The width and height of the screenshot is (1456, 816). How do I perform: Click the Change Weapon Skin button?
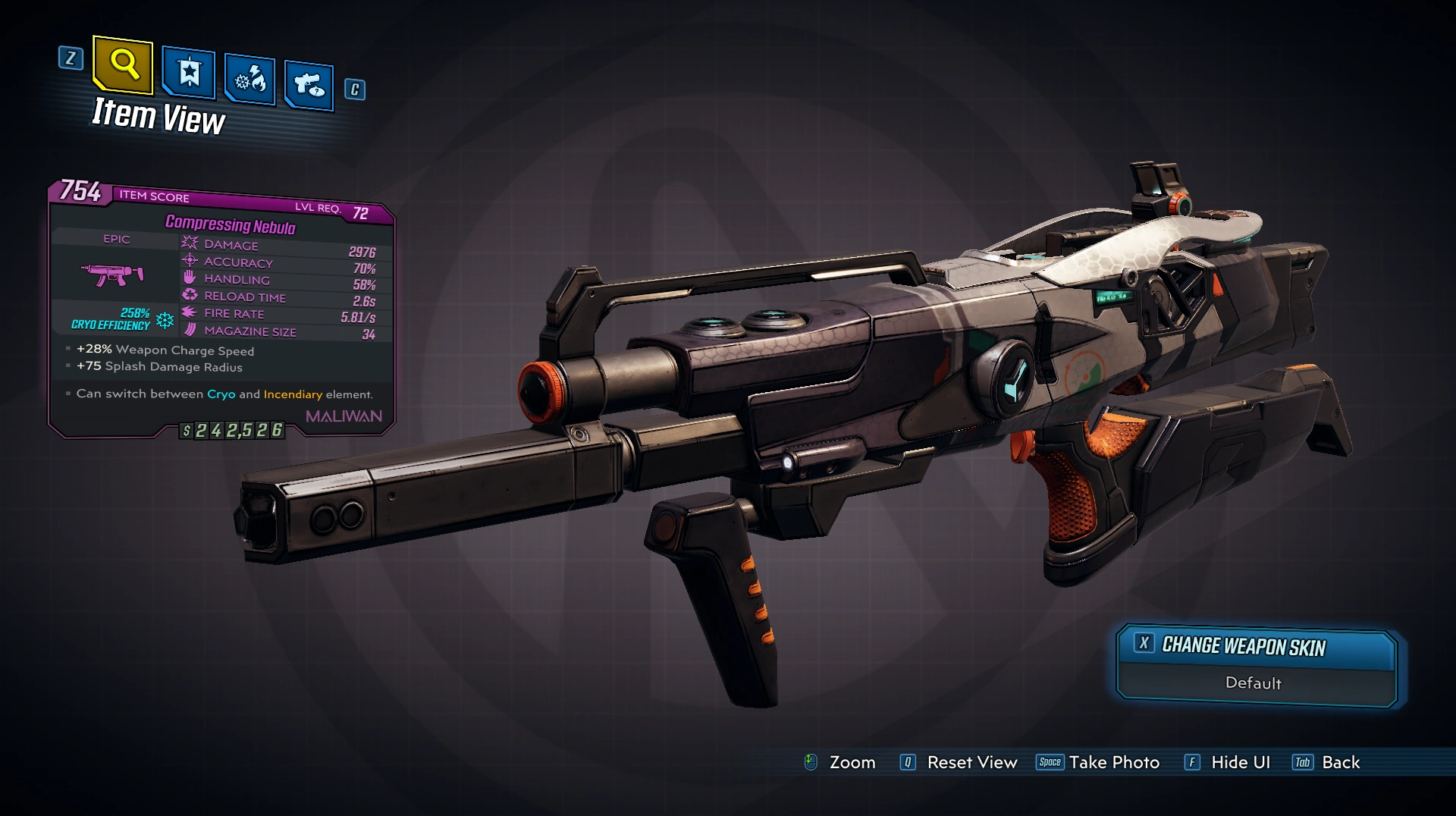(1257, 647)
